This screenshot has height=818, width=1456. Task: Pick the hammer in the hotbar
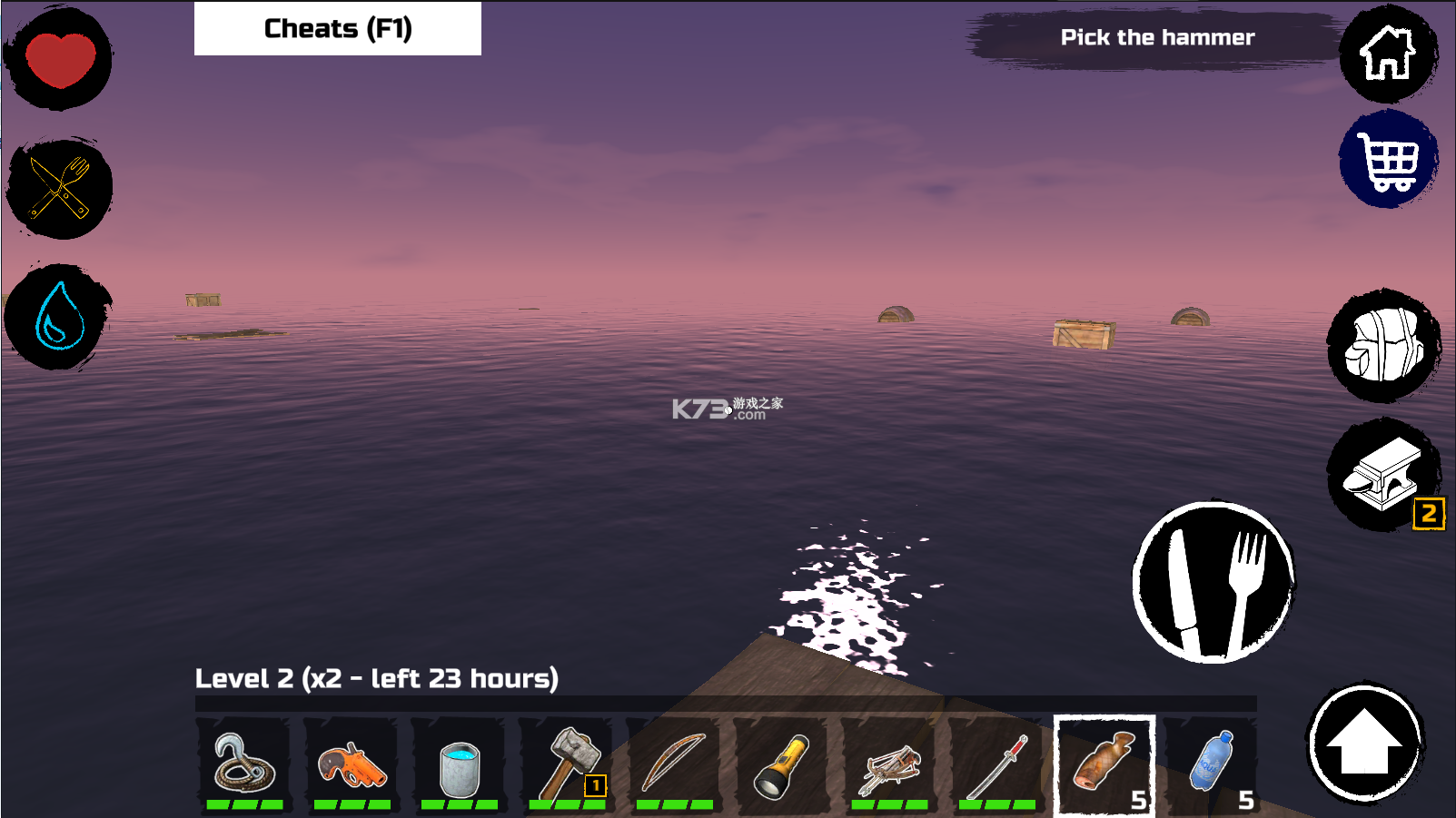click(567, 764)
